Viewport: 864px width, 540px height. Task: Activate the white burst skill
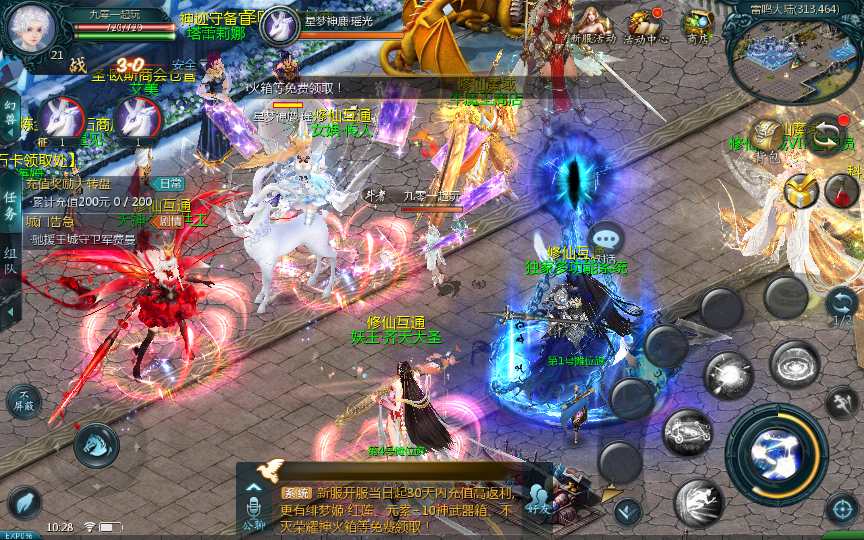728,376
